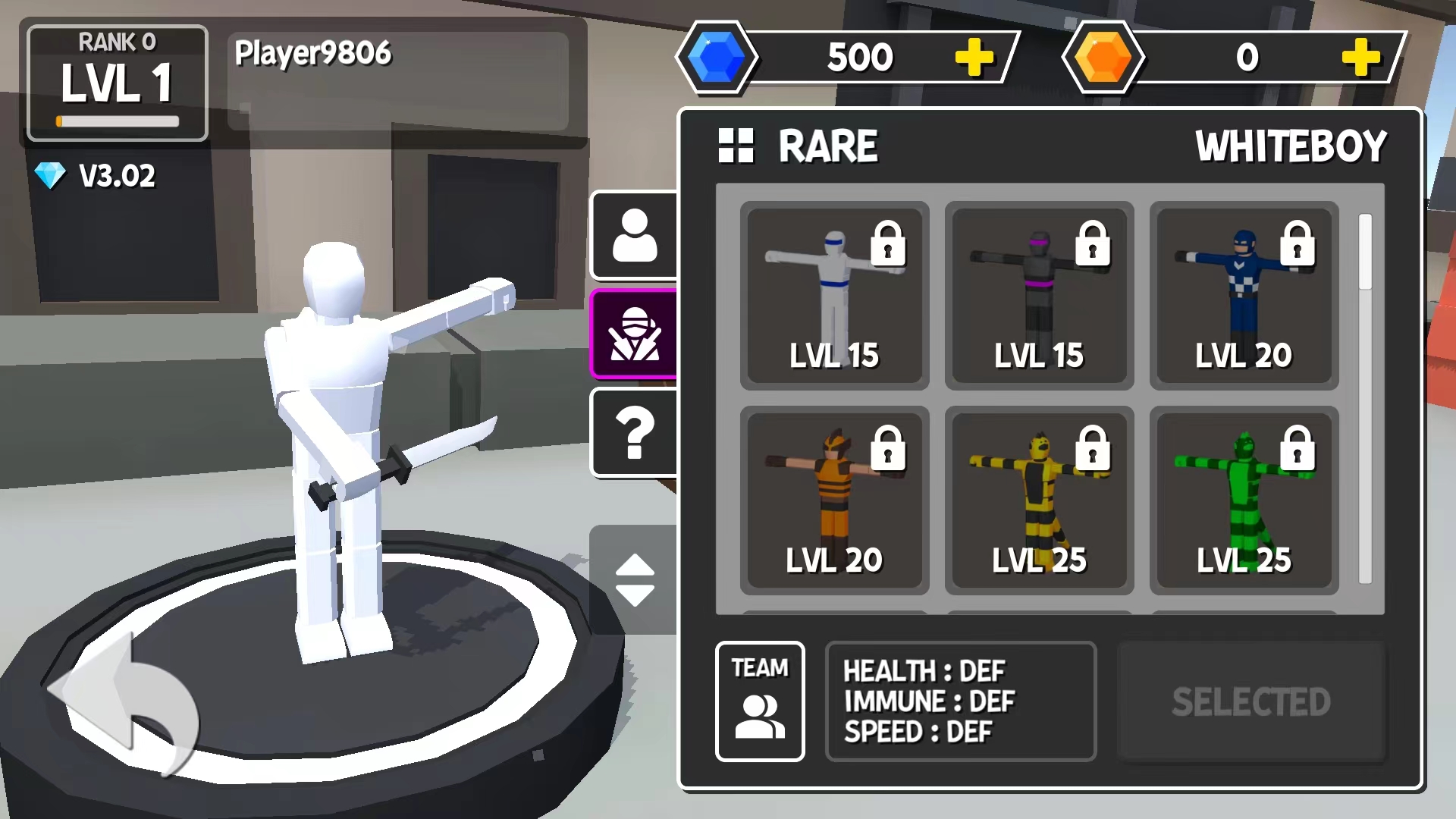Add orange gems with the plus button
Viewport: 1456px width, 819px height.
(1360, 58)
